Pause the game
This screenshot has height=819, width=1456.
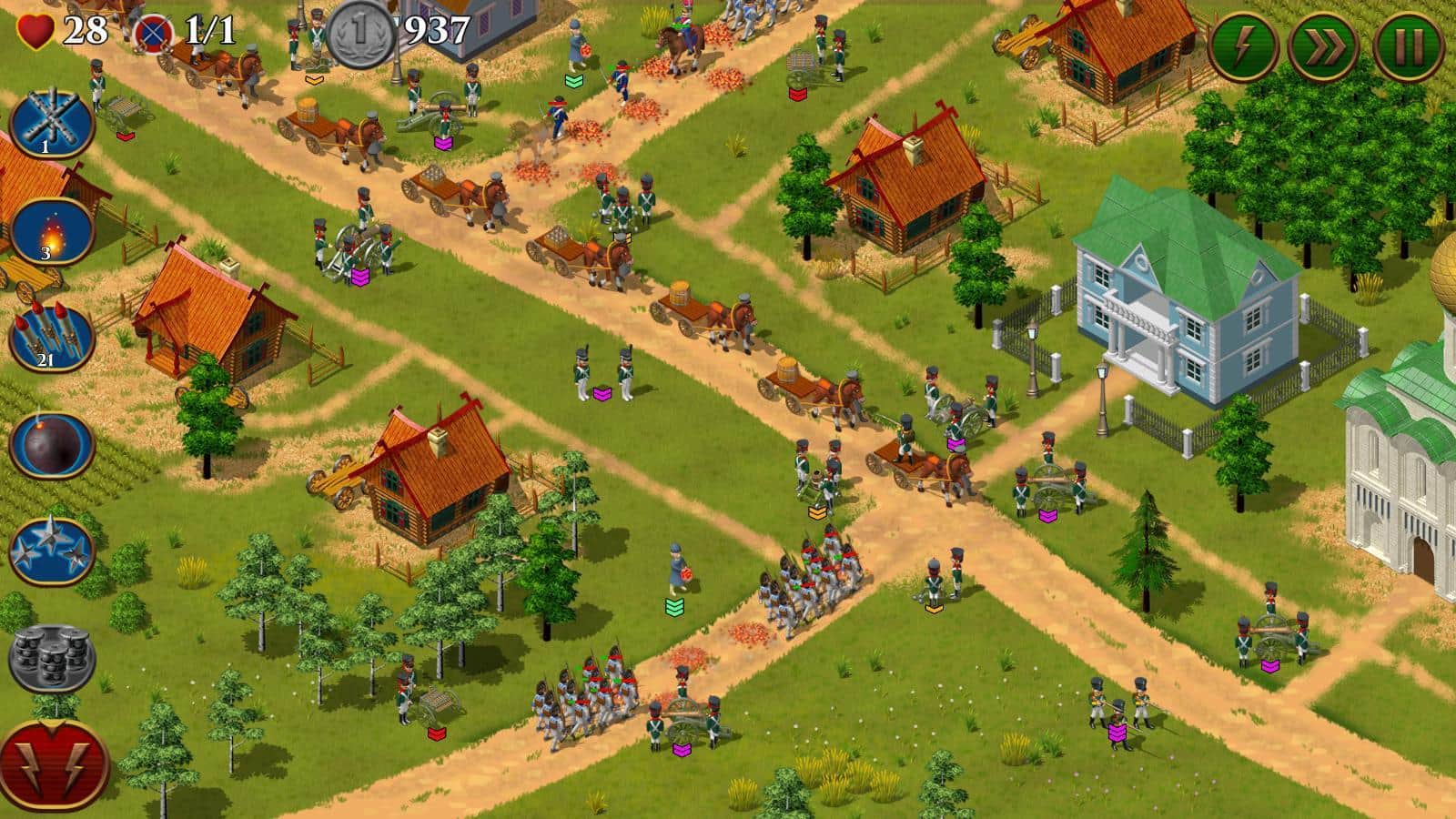pos(1408,45)
